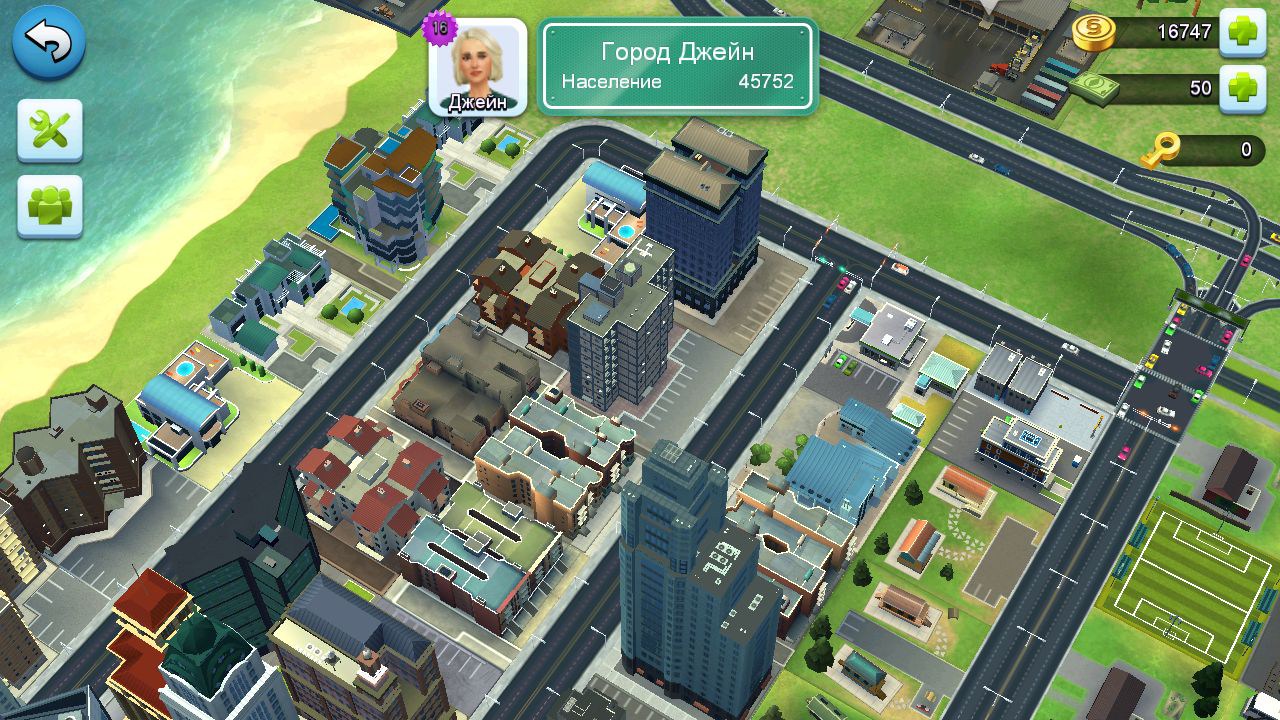Viewport: 1280px width, 720px height.
Task: Tap the Город Джейн population sign
Action: (678, 66)
